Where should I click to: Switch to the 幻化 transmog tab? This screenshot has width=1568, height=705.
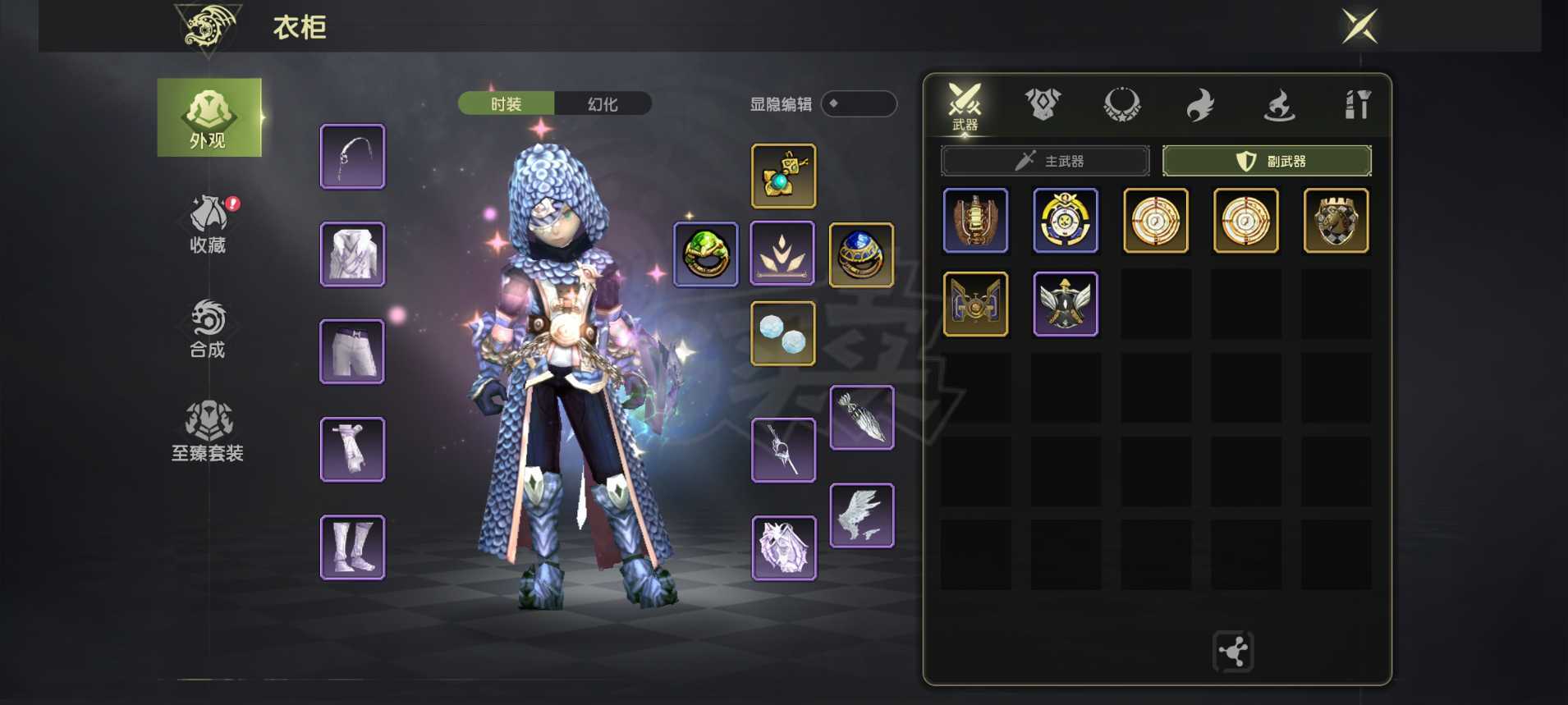603,104
